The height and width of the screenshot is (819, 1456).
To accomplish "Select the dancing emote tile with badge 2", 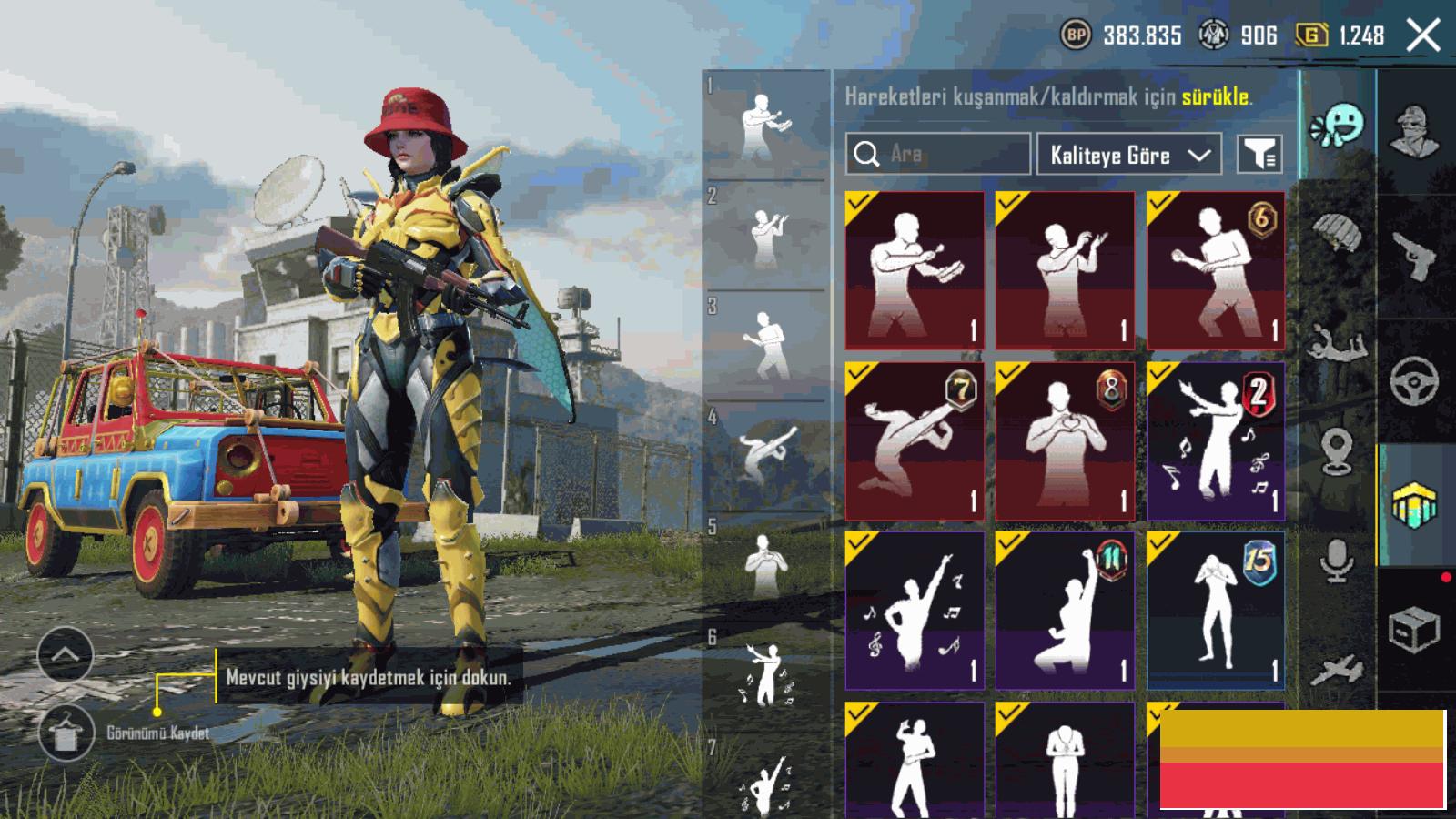I will point(1216,441).
